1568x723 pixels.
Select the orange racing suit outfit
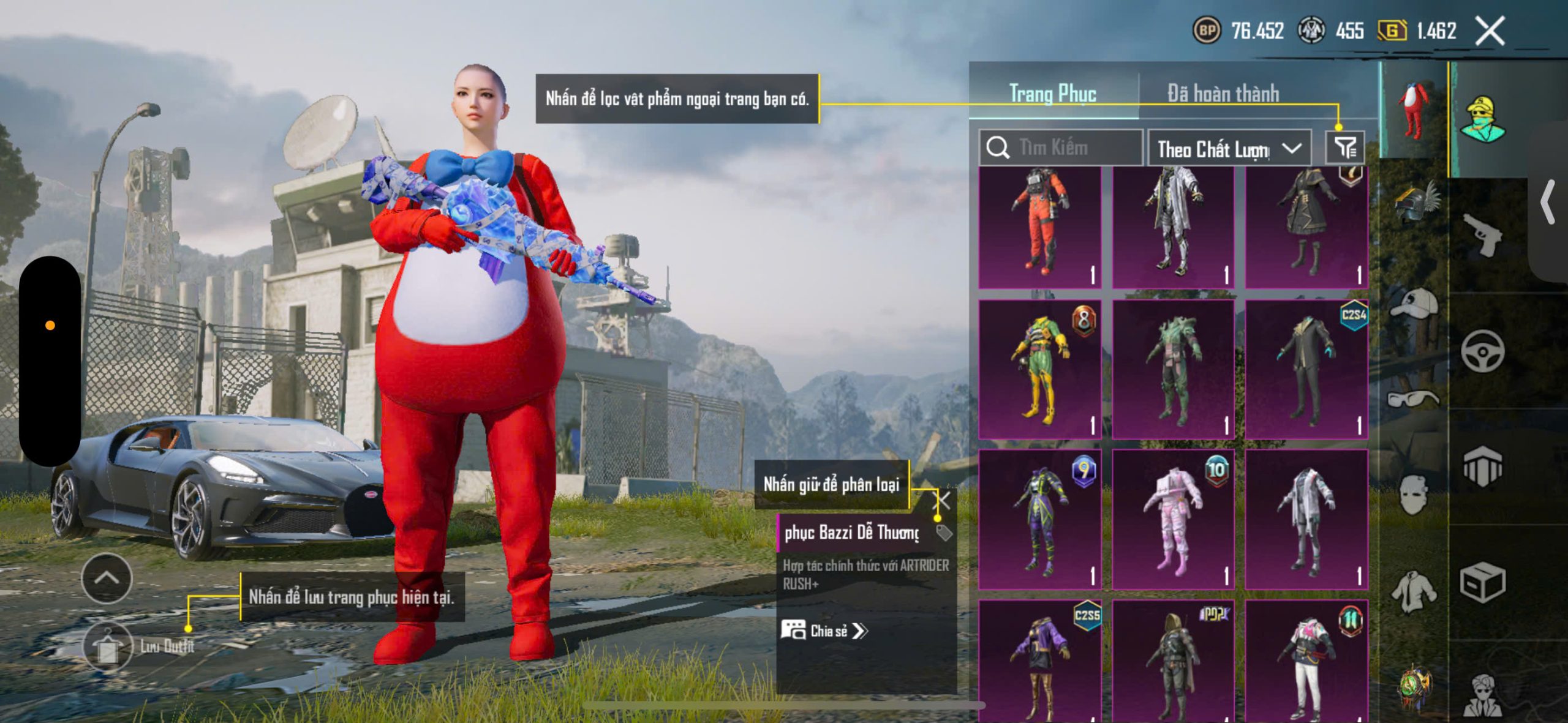click(x=1039, y=227)
